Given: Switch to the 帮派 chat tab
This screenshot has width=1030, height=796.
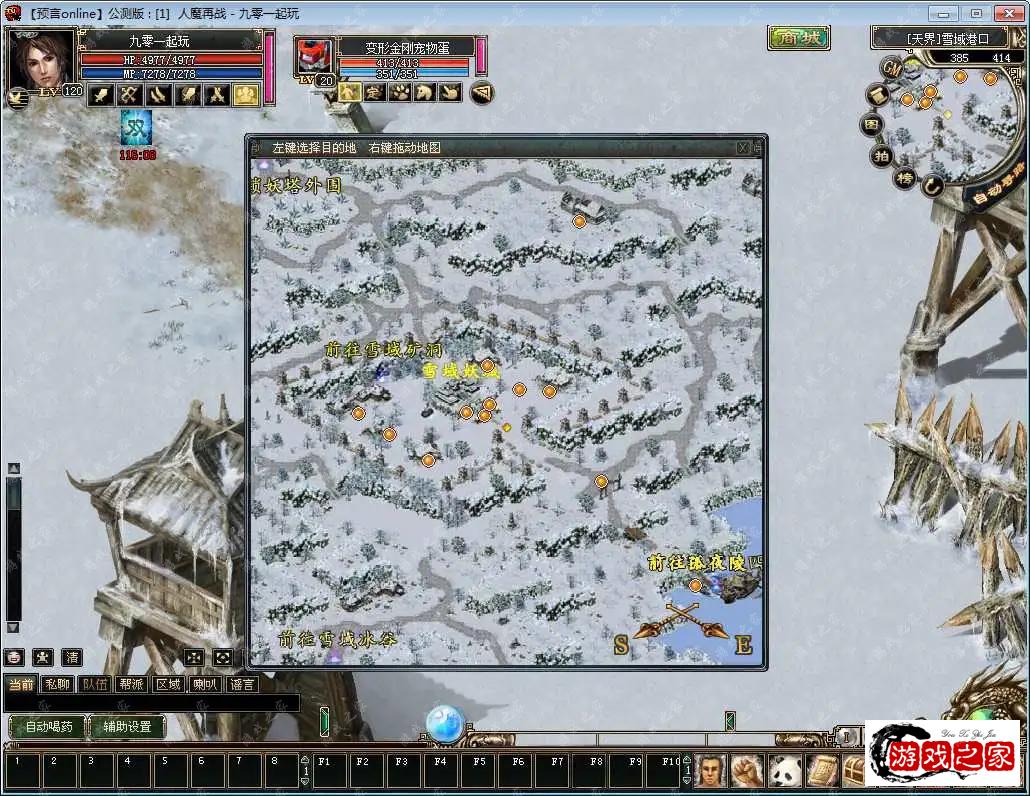Looking at the screenshot, I should click(131, 684).
